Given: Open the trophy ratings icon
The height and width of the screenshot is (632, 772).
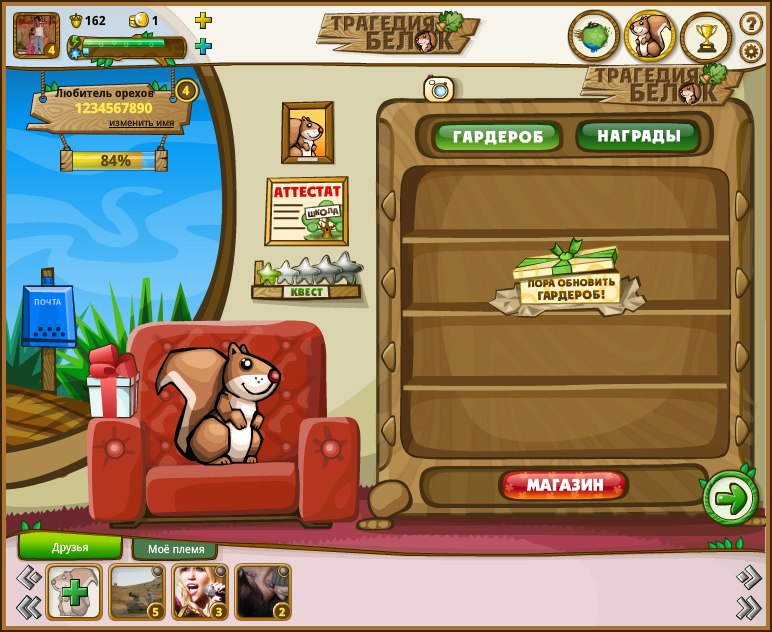Looking at the screenshot, I should 706,37.
